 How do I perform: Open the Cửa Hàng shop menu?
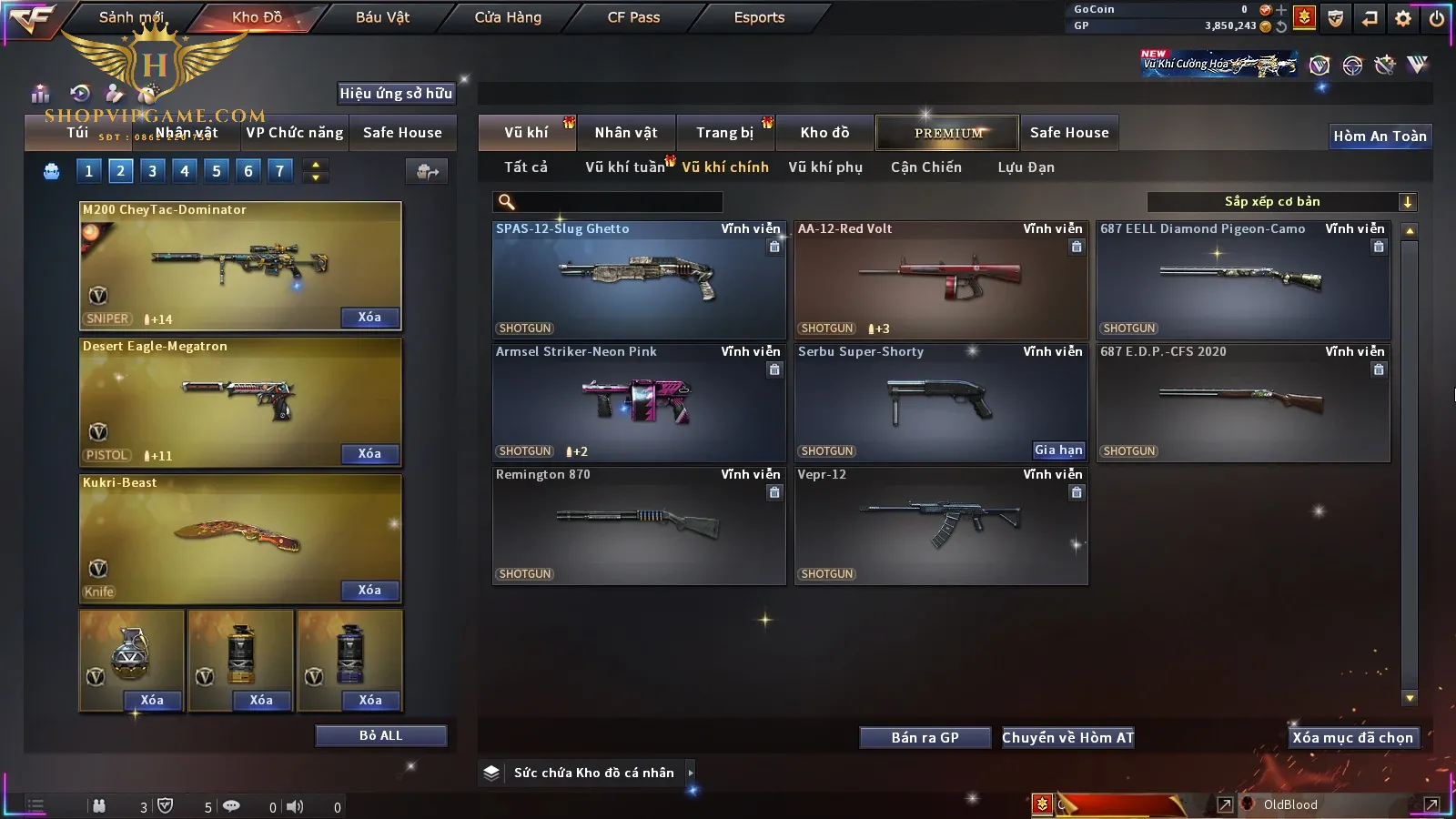pyautogui.click(x=508, y=17)
